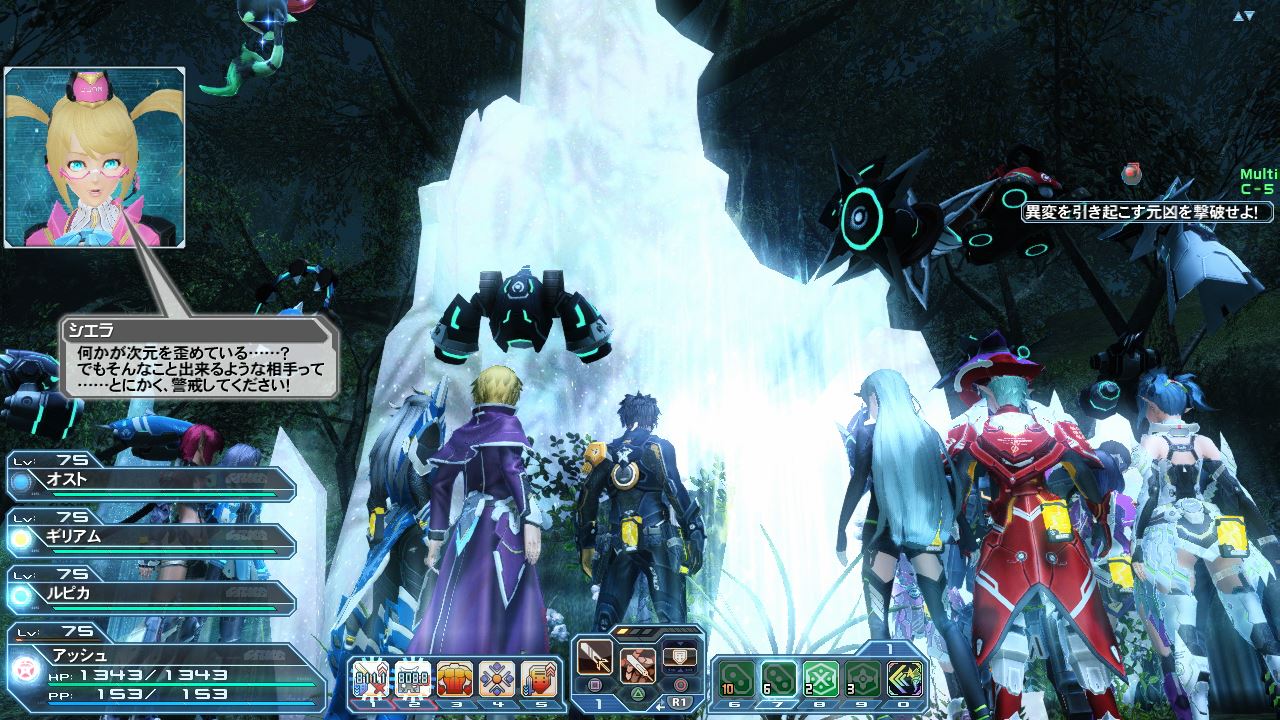The height and width of the screenshot is (720, 1280).
Task: Use the highlighted green item with 6 count
Action: click(x=778, y=679)
